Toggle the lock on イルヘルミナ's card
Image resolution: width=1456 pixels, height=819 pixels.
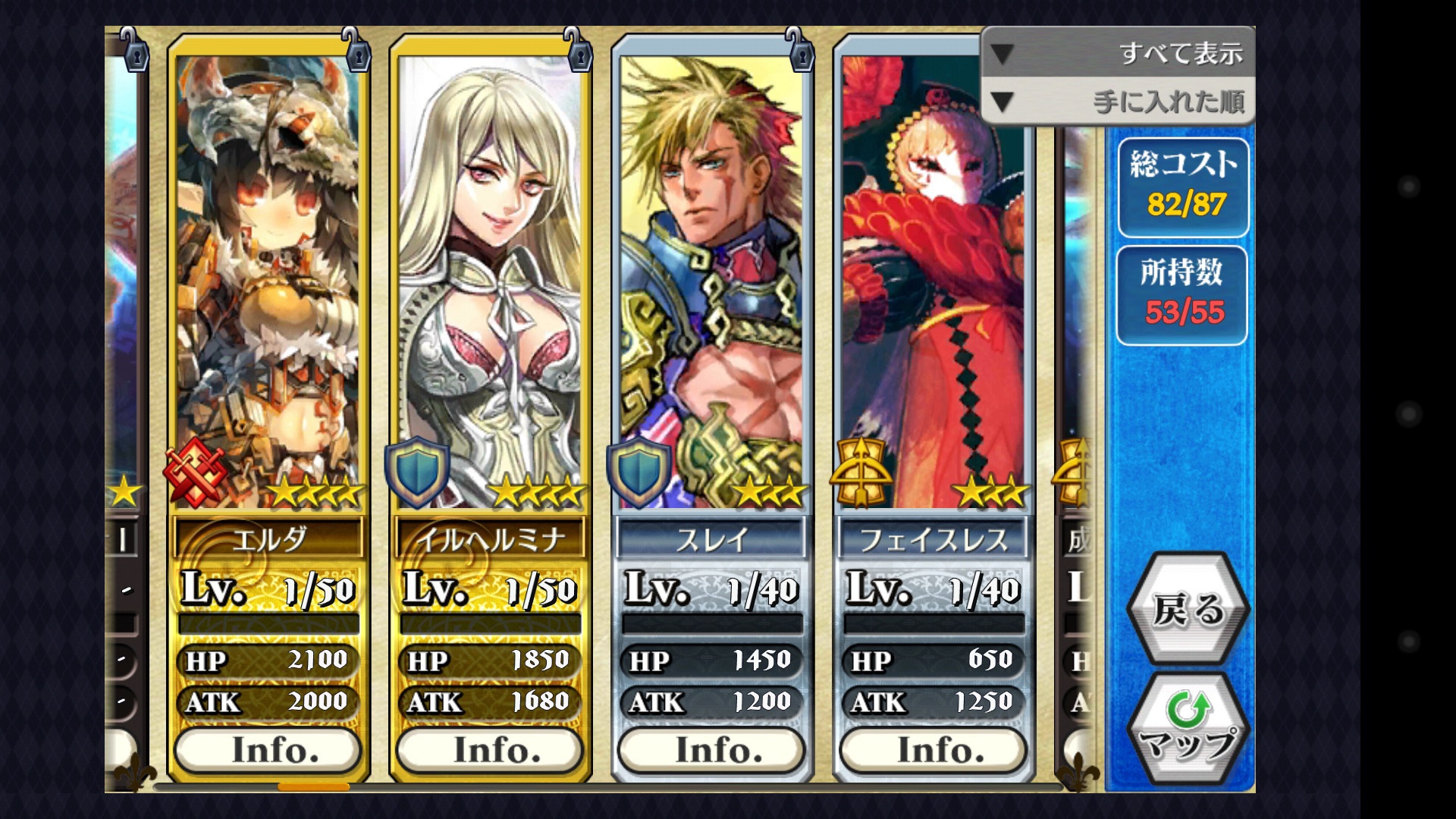point(579,50)
